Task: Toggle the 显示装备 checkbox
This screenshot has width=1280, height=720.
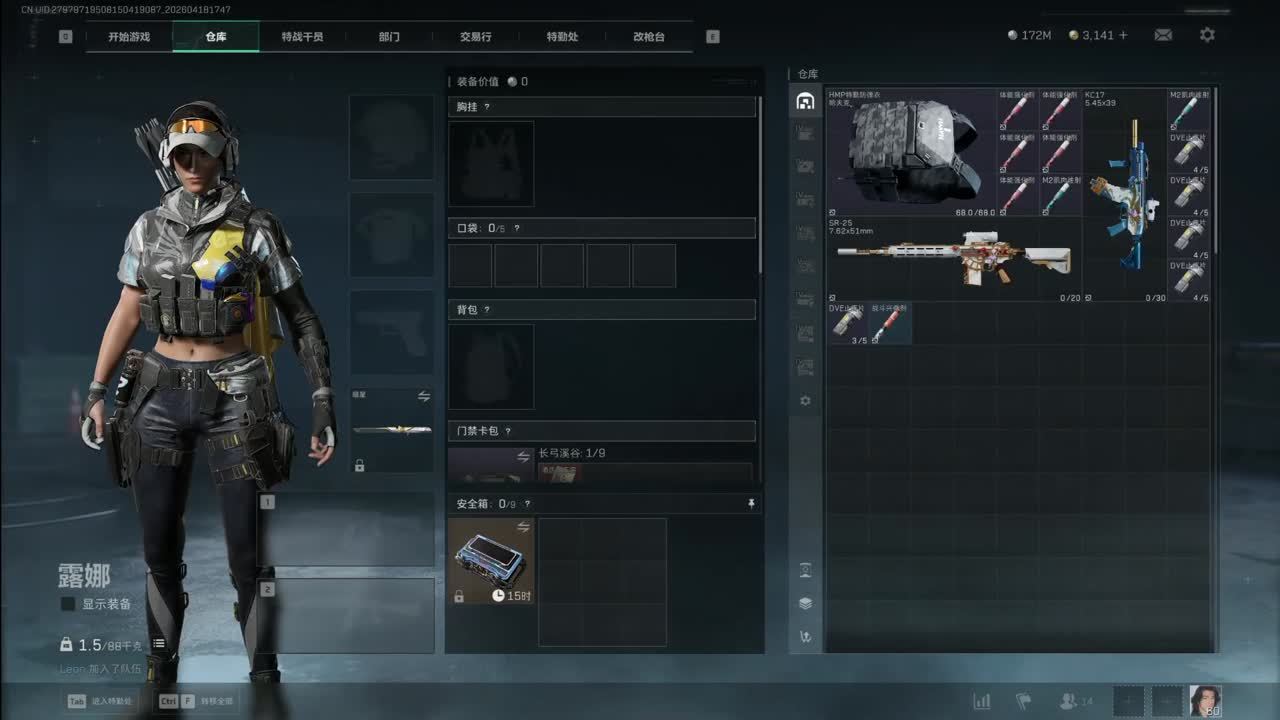Action: [69, 604]
